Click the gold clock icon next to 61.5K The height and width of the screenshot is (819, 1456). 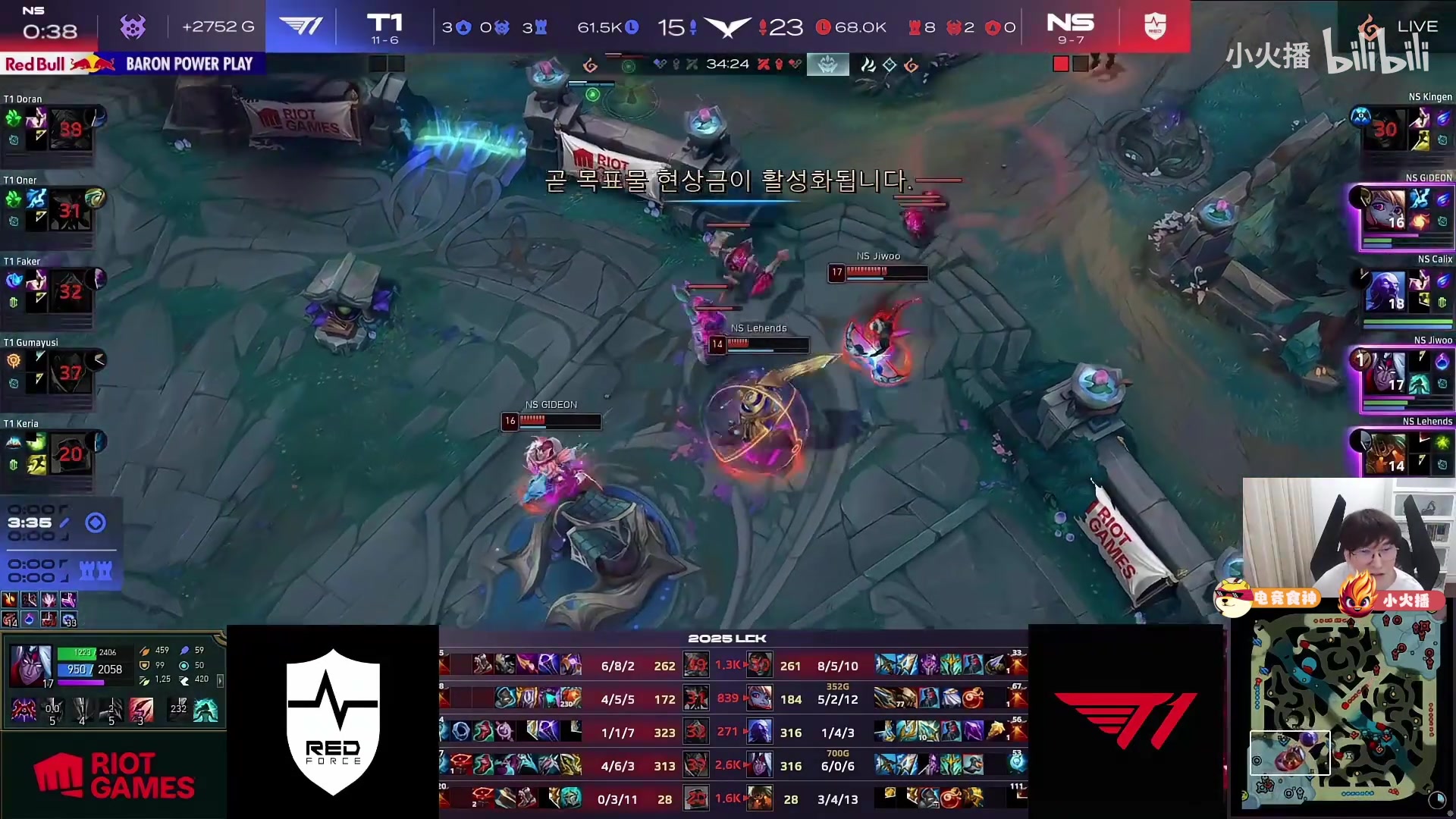tap(631, 26)
